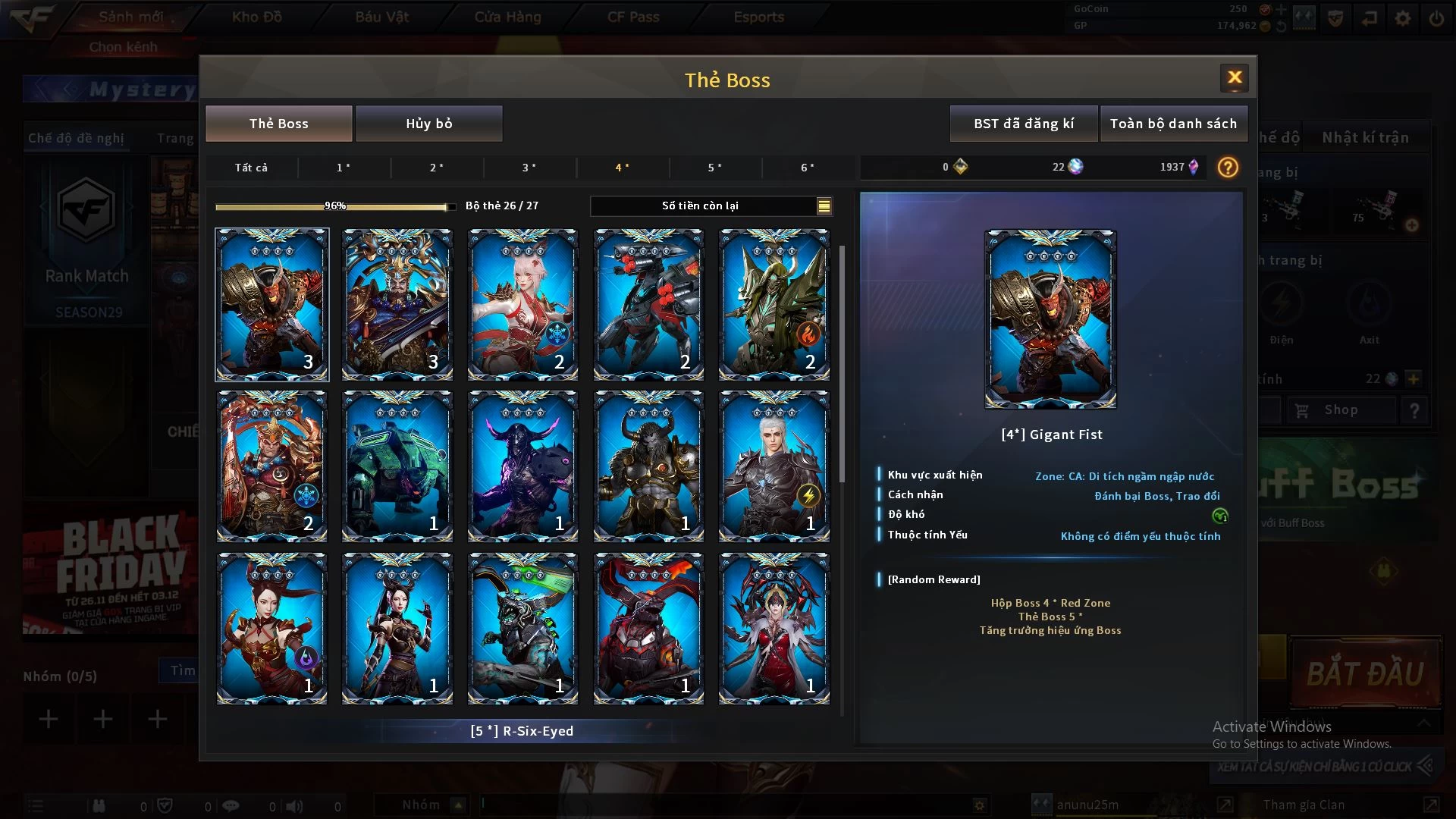Pick the white-haired woman in red card
The width and height of the screenshot is (1456, 819).
tap(522, 304)
